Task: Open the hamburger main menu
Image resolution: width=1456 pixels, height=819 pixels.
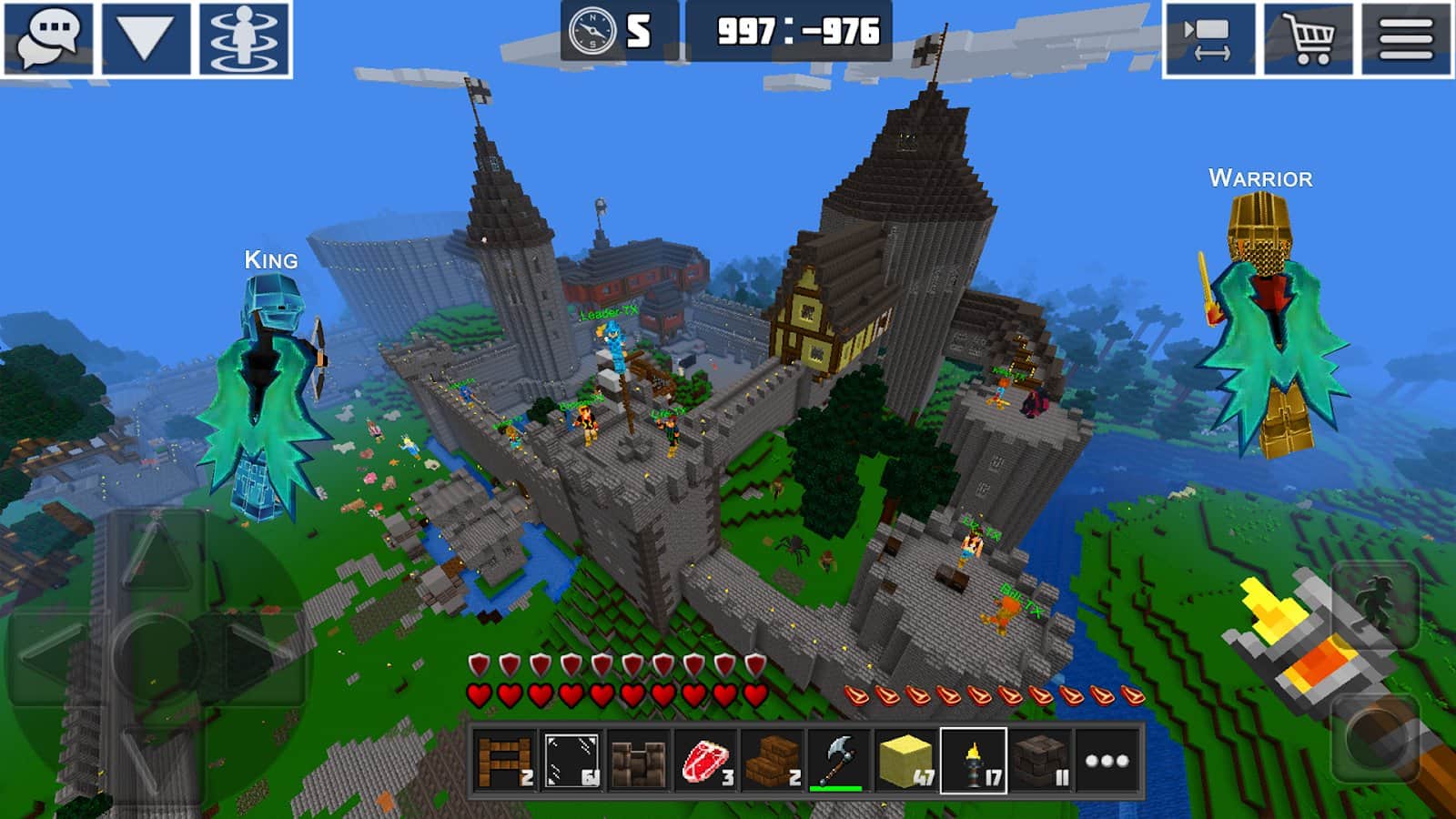Action: click(x=1405, y=38)
